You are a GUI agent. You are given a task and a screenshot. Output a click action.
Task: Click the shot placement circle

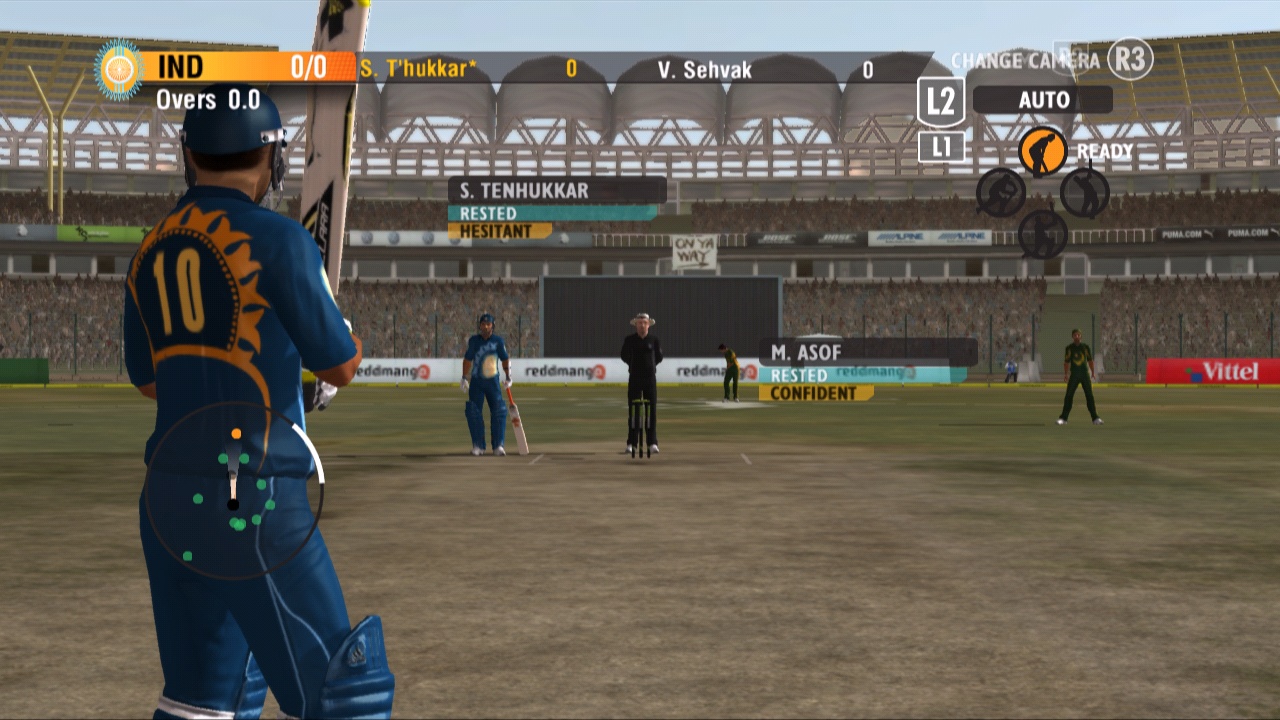point(234,490)
